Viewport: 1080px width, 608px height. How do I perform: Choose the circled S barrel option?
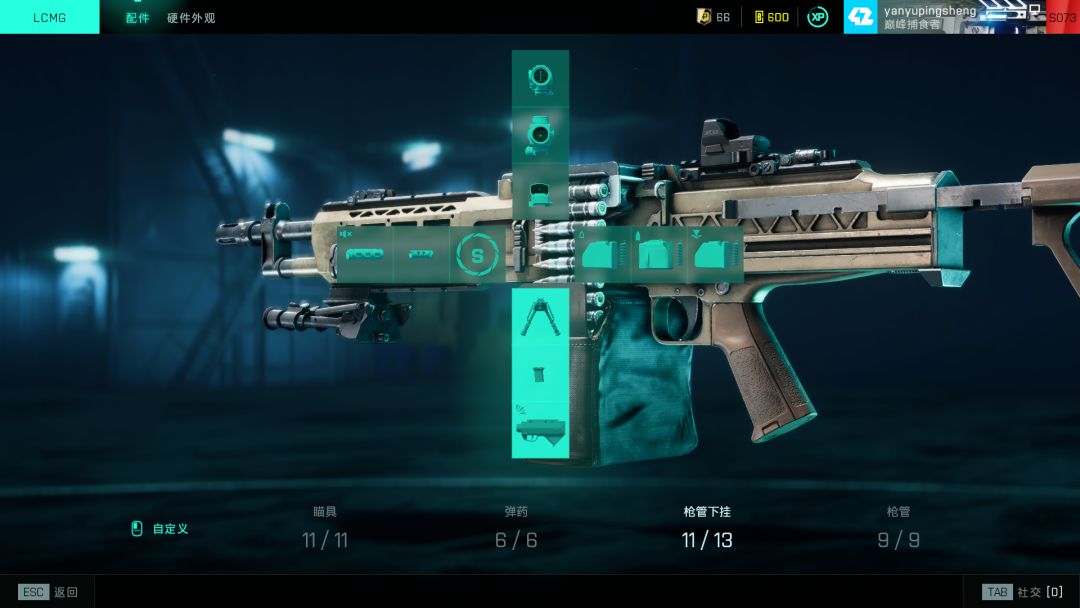pos(477,255)
